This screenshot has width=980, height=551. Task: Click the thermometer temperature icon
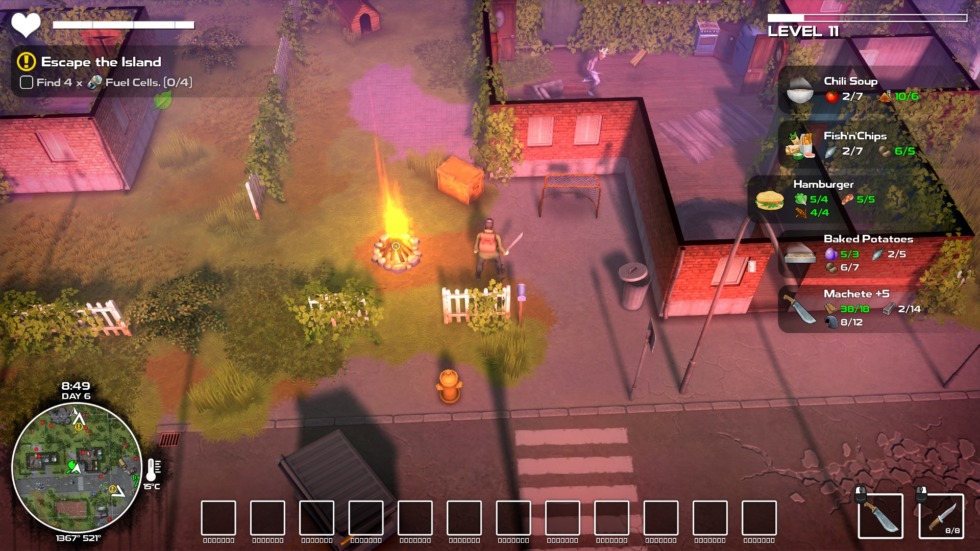151,468
